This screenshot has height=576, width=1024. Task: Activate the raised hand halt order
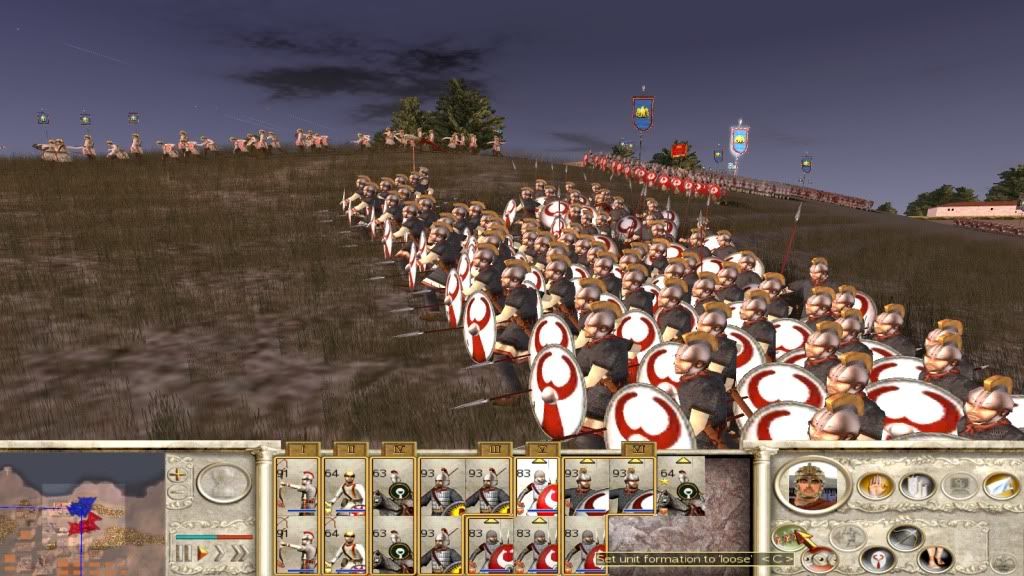pos(873,486)
